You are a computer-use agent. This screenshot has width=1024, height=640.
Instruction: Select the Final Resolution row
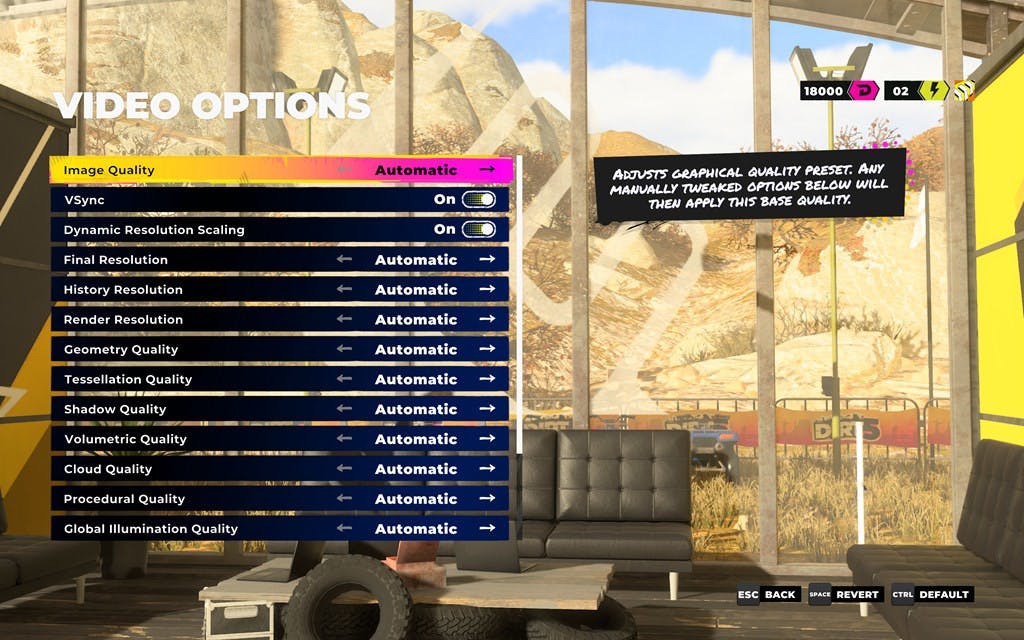[x=200, y=260]
